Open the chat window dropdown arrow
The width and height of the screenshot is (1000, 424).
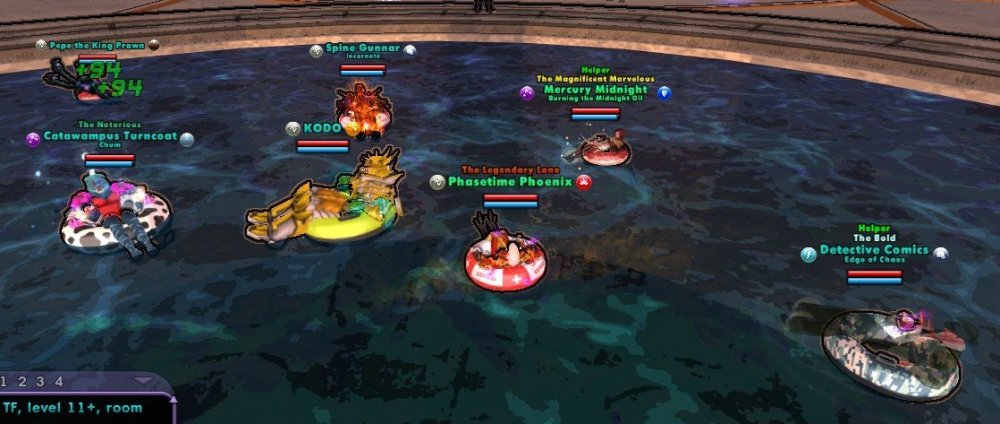pos(143,381)
